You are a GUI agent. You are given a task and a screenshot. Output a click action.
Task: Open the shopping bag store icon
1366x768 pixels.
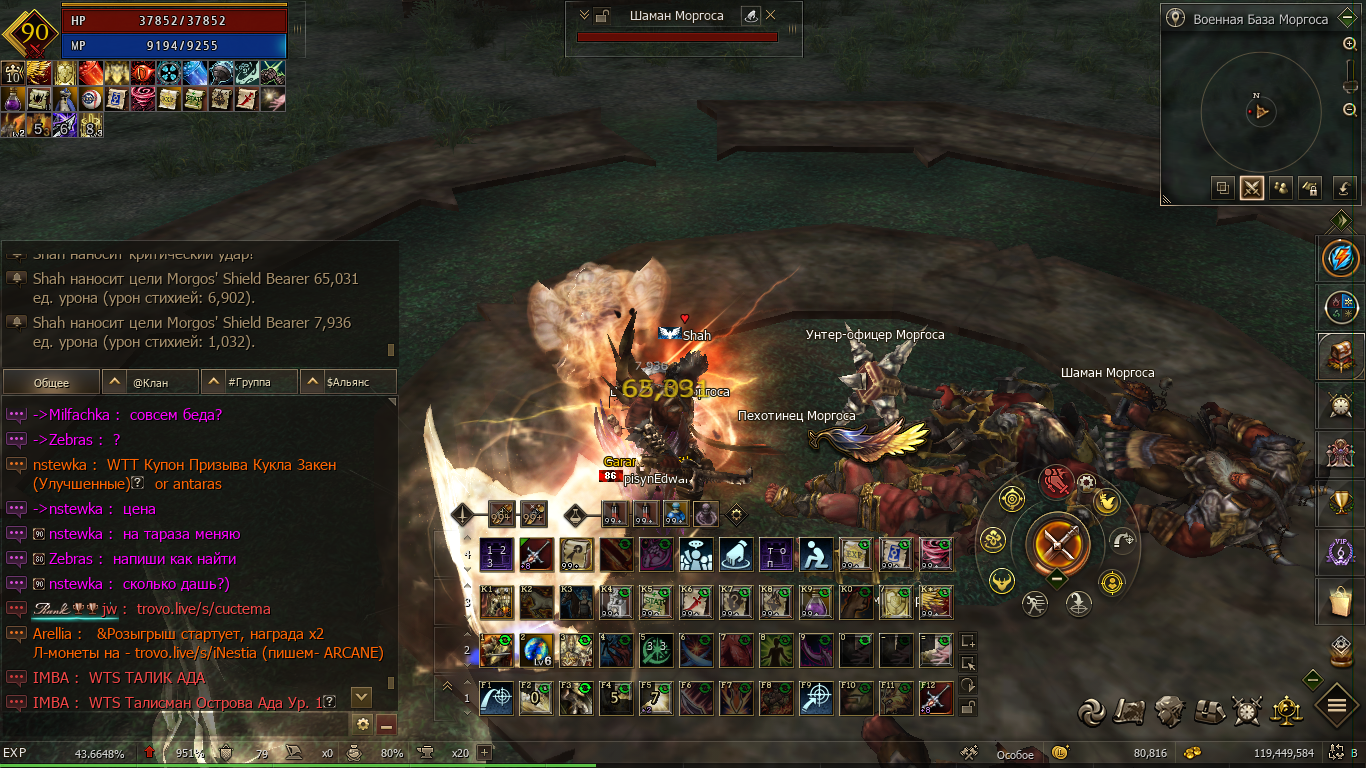coord(1340,601)
